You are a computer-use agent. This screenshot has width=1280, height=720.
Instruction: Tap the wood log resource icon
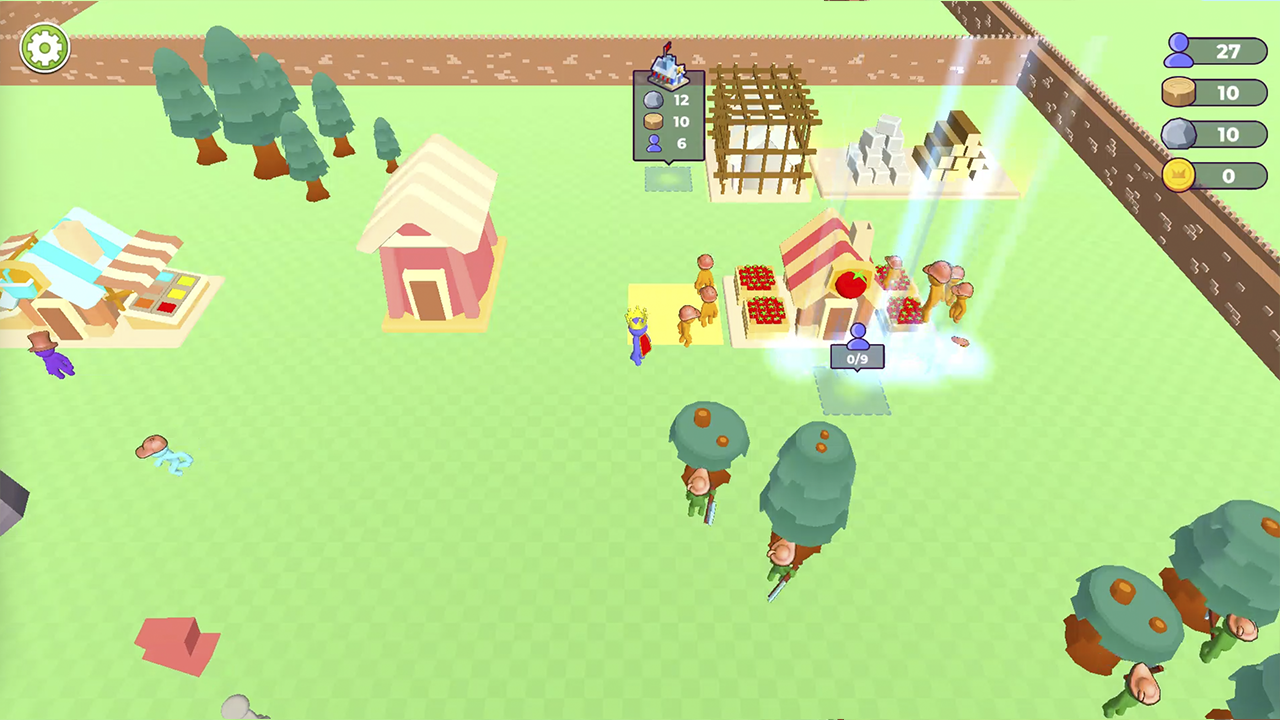pos(1178,93)
